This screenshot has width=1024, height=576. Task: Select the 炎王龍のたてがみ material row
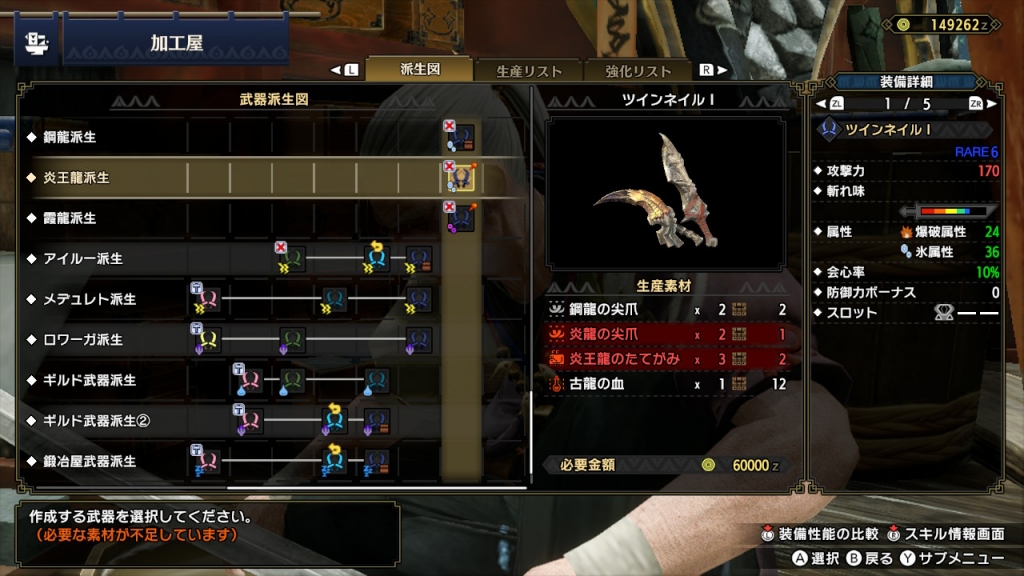pos(667,358)
